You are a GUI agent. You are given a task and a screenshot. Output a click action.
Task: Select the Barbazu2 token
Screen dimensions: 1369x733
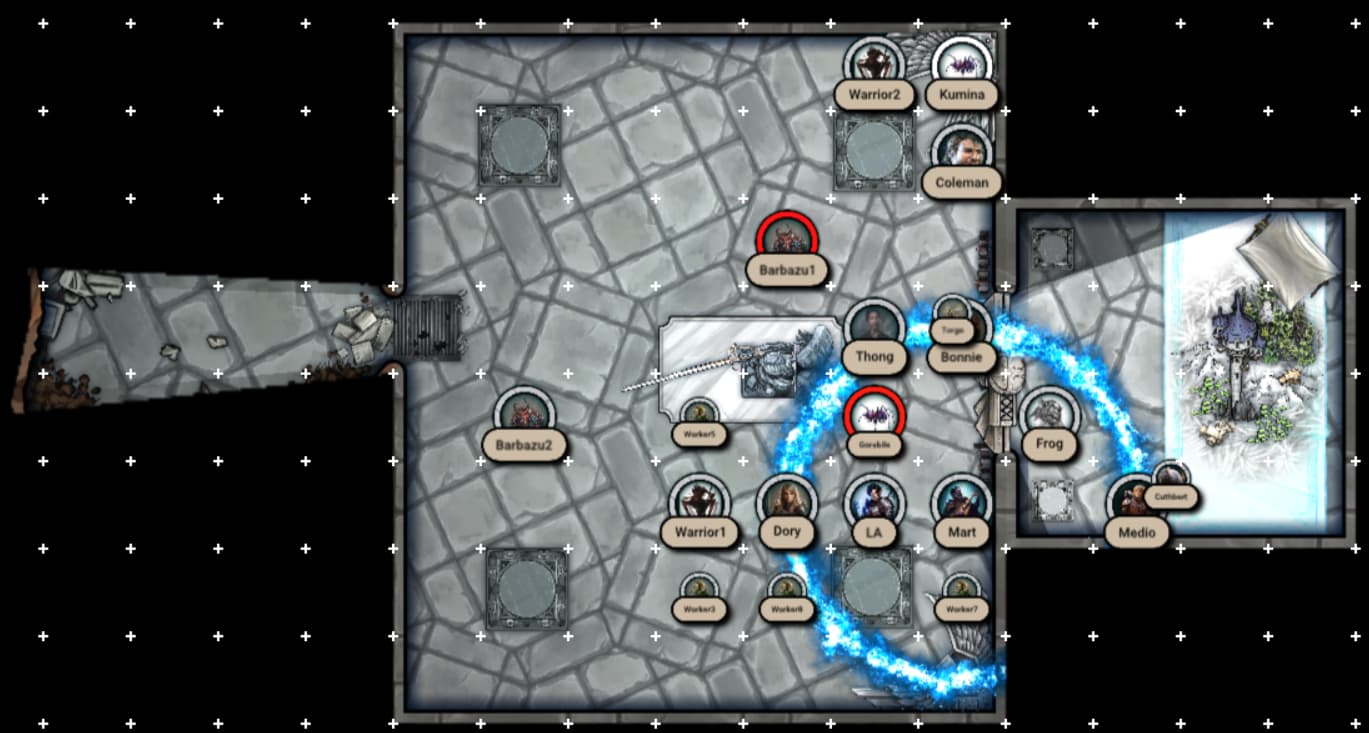coord(524,416)
